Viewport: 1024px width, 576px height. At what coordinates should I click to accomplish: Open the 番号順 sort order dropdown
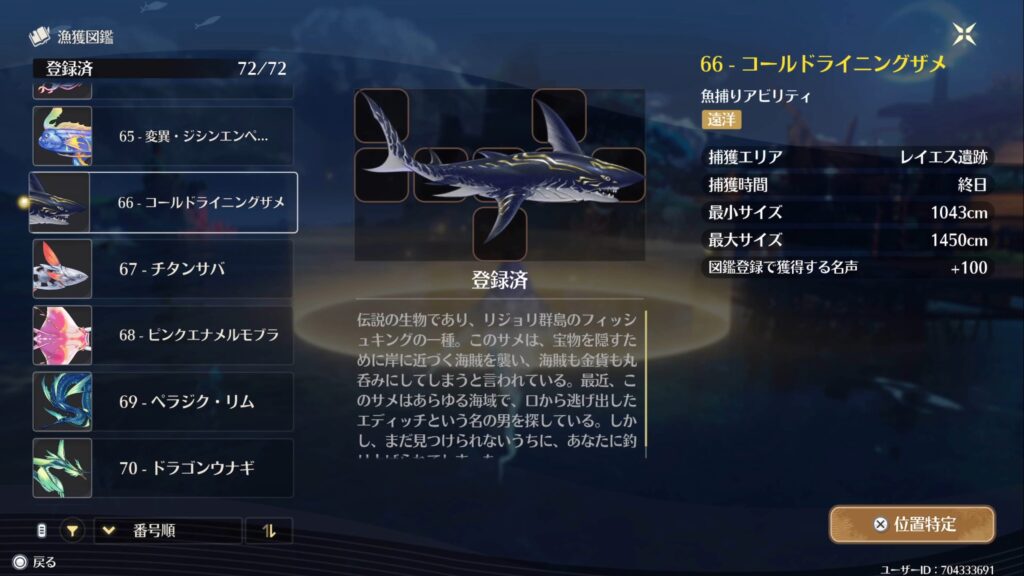click(x=168, y=530)
